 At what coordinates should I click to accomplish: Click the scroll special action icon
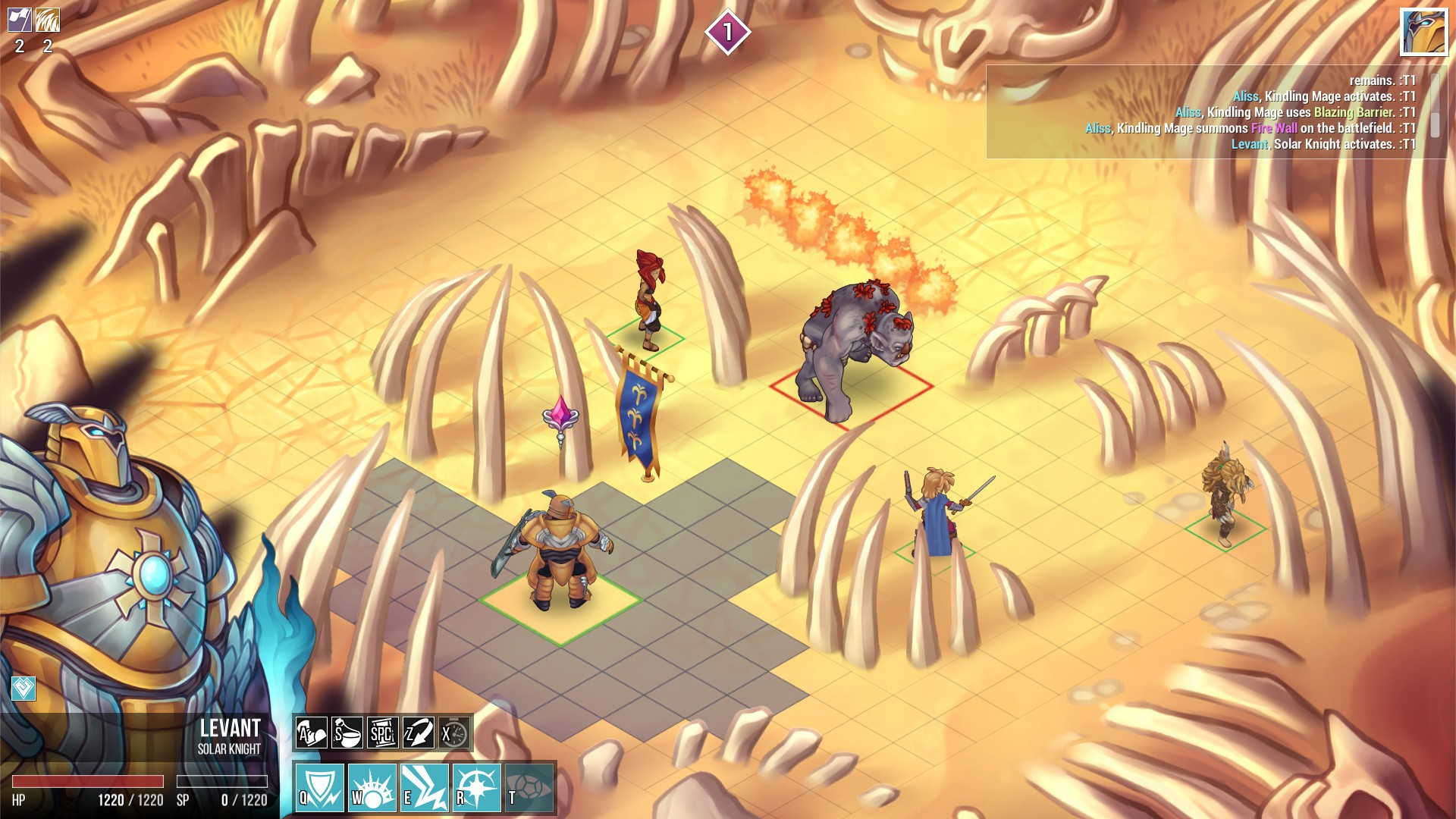pyautogui.click(x=382, y=733)
